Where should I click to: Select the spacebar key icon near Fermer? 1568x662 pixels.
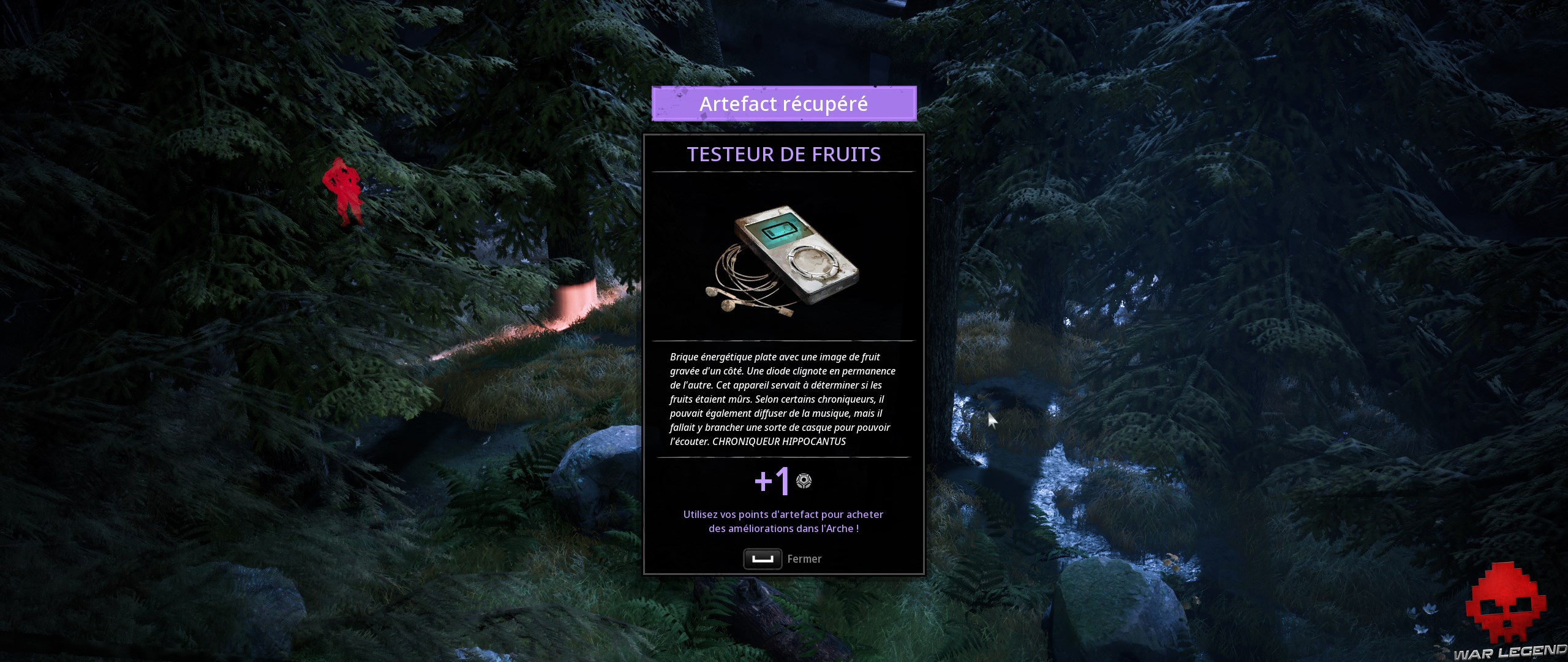pos(763,559)
